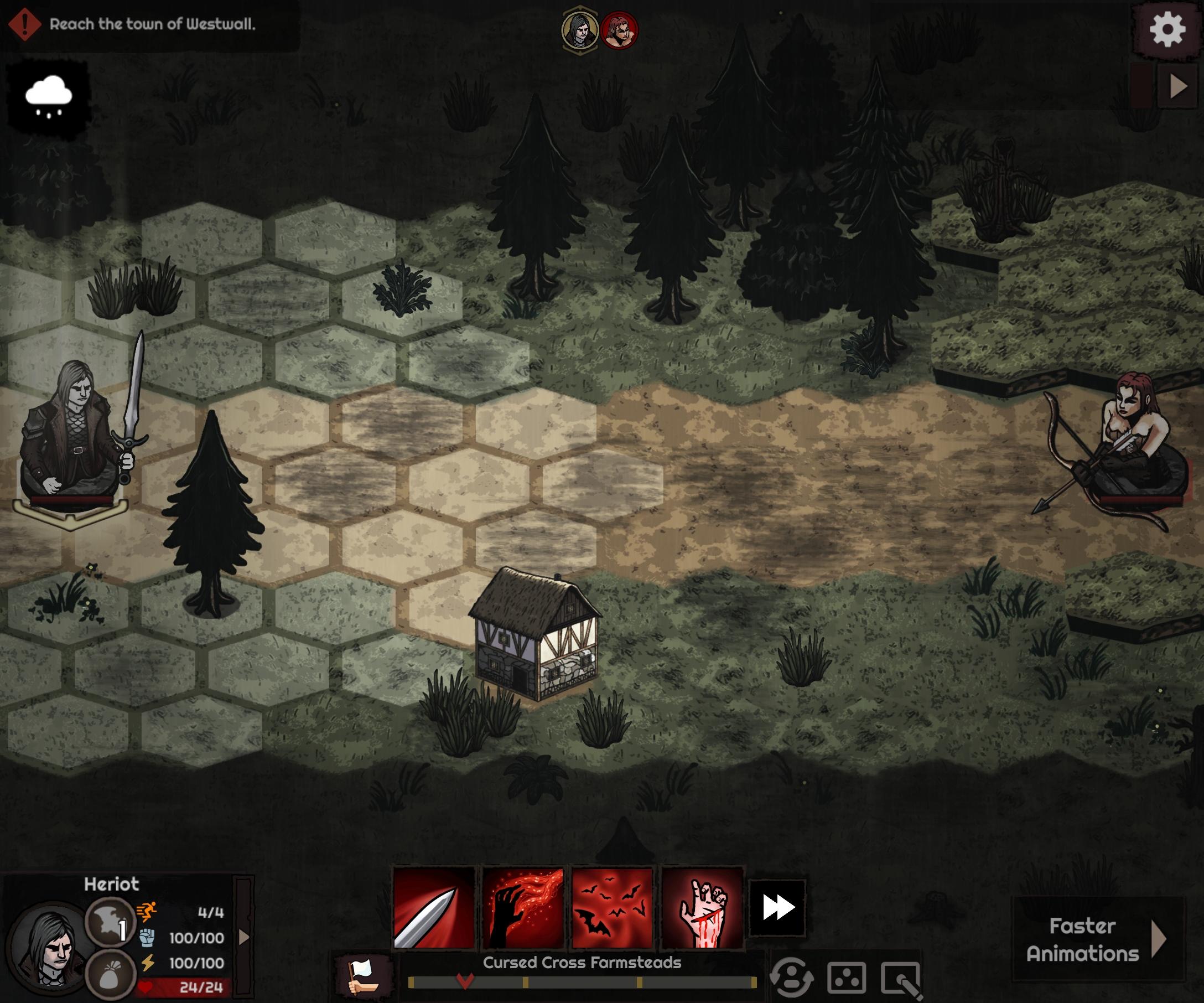
Task: Click the switch character icon
Action: tap(792, 977)
